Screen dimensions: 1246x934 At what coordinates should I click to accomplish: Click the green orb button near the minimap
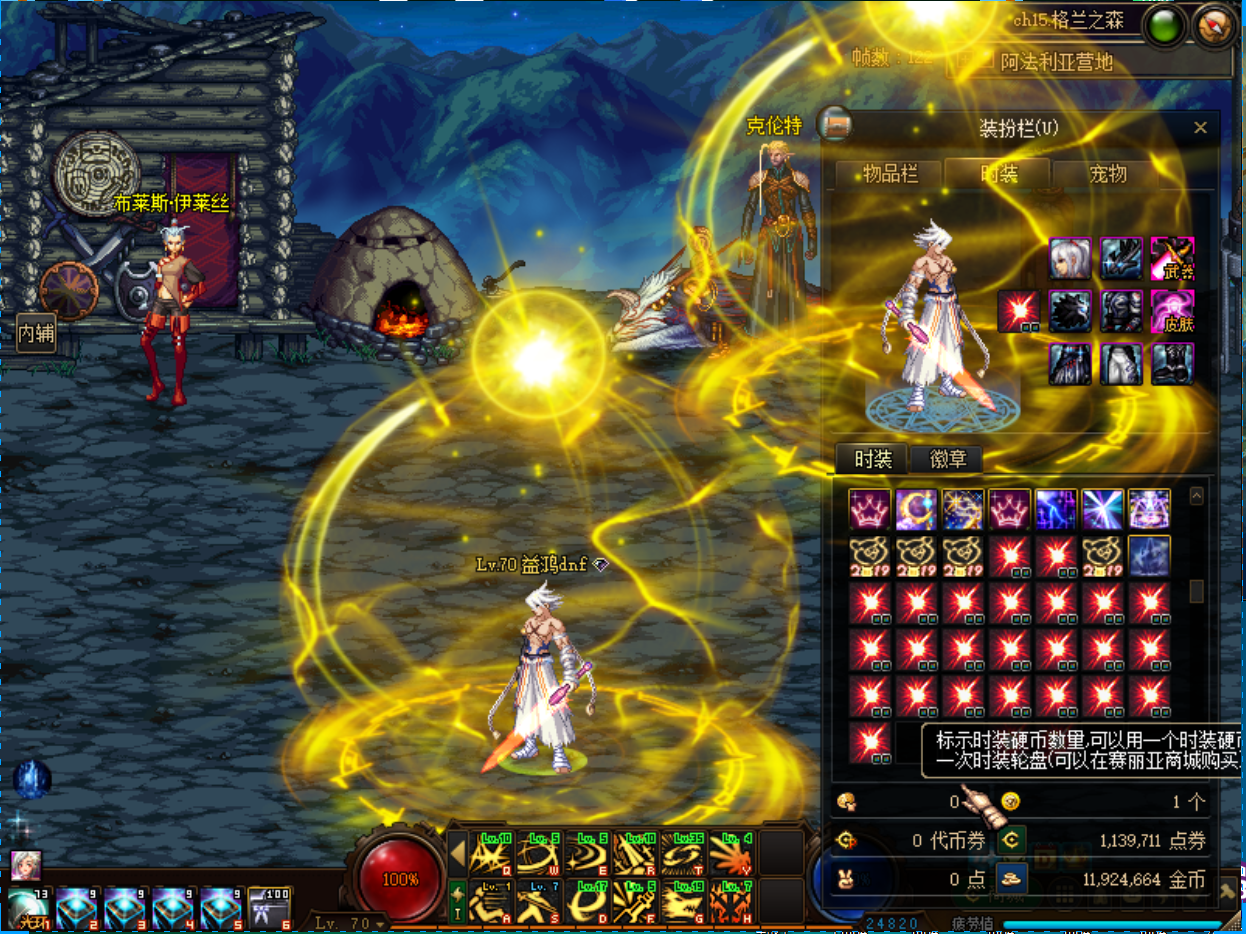click(1164, 27)
